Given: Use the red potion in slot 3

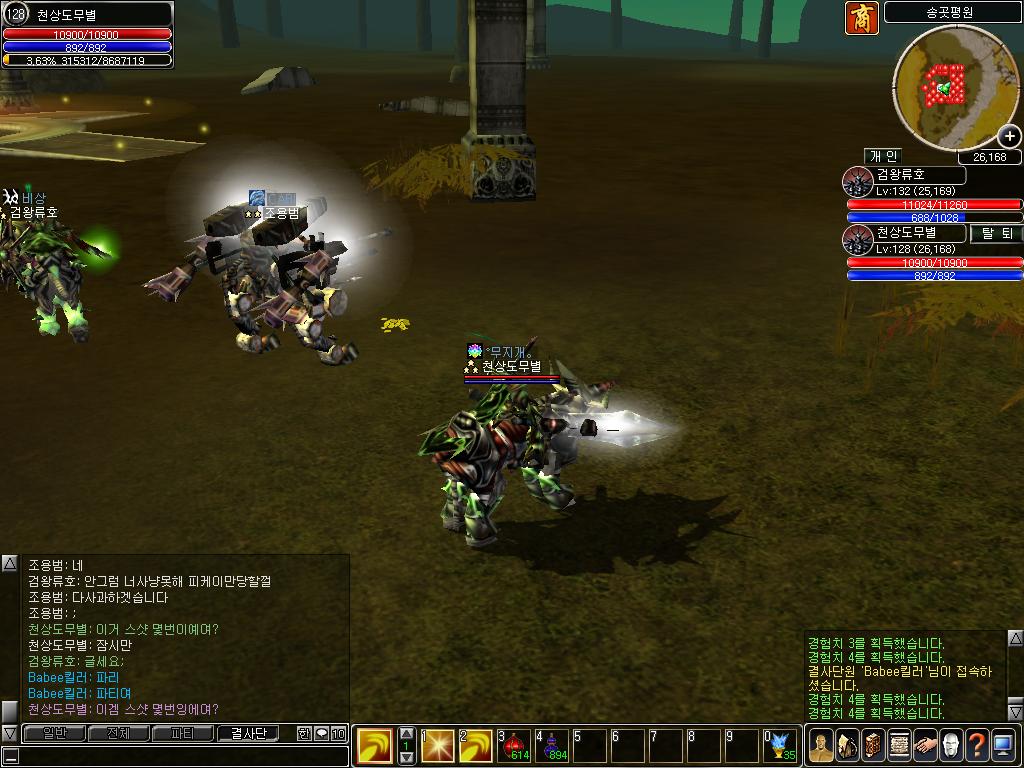Looking at the screenshot, I should [x=516, y=746].
